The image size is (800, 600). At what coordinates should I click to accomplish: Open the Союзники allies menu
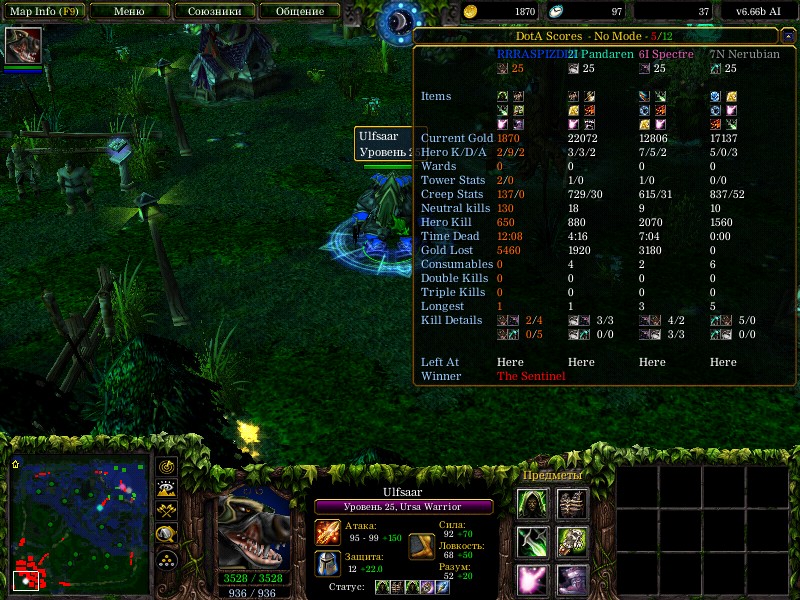(x=214, y=12)
